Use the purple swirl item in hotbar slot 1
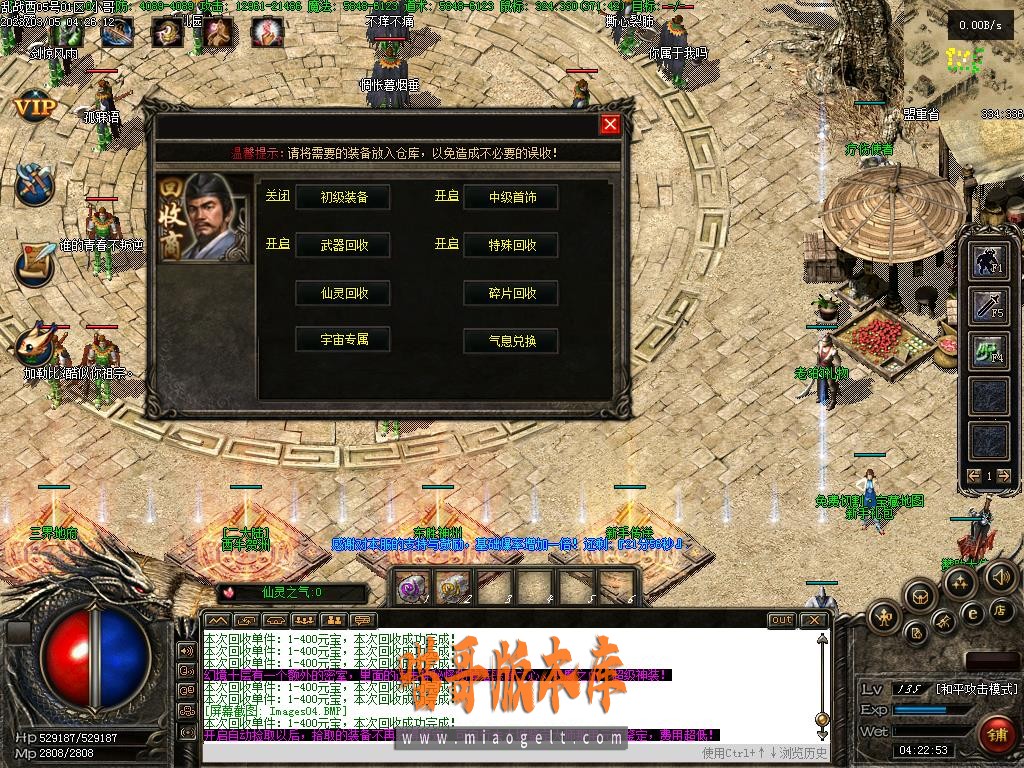 click(x=410, y=586)
